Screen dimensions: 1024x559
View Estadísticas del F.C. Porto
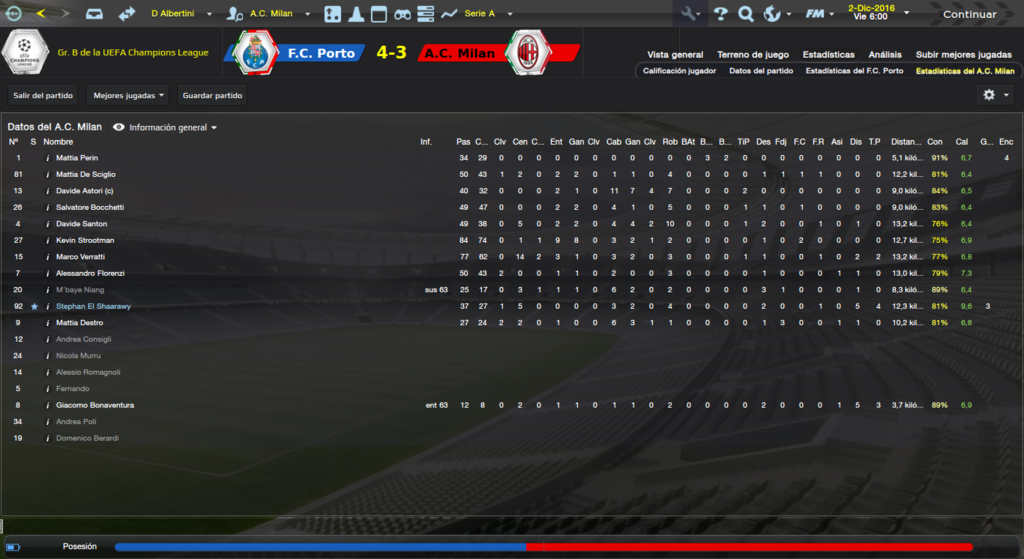point(854,71)
